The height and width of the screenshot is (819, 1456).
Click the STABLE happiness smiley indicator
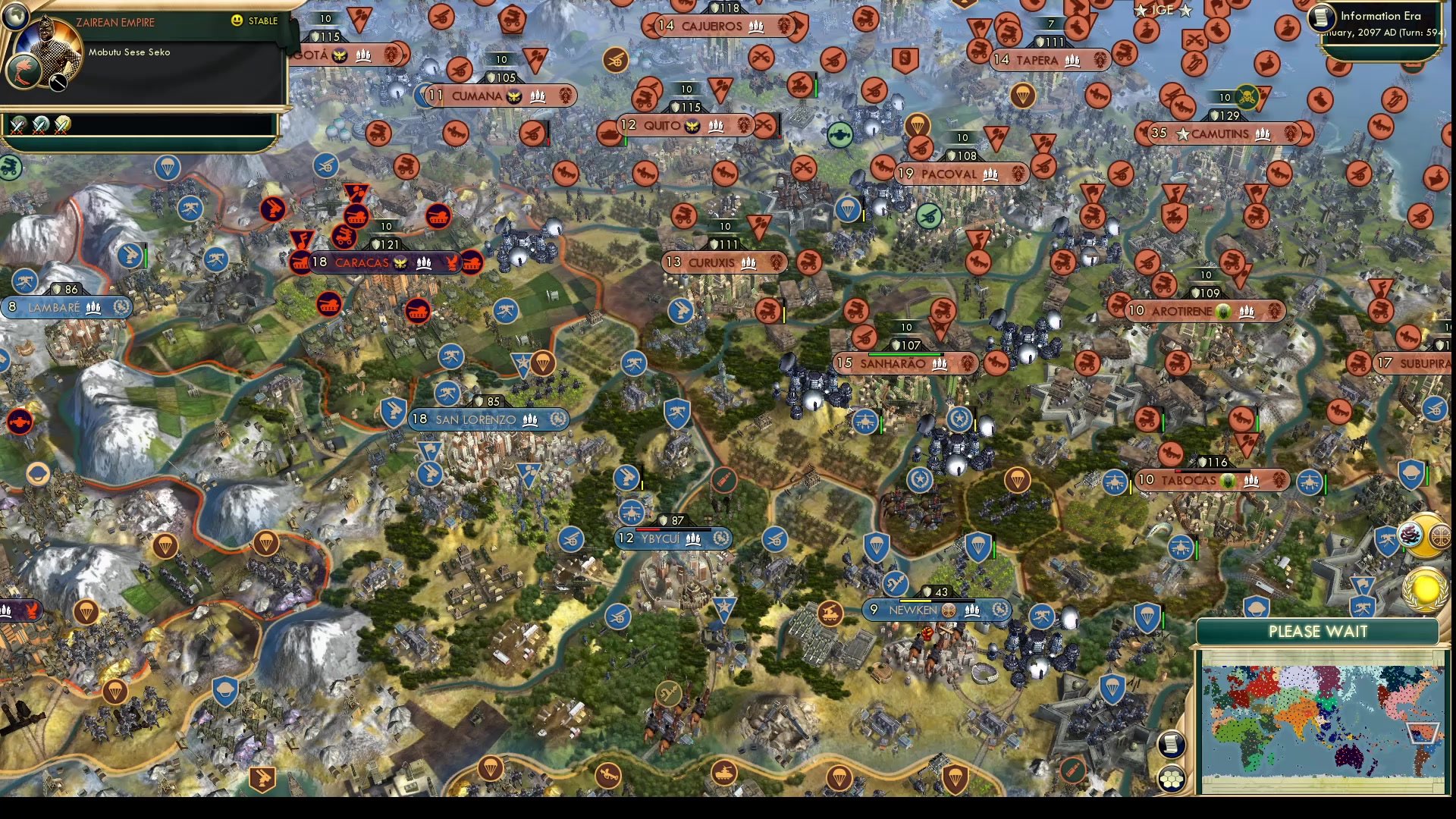click(236, 20)
